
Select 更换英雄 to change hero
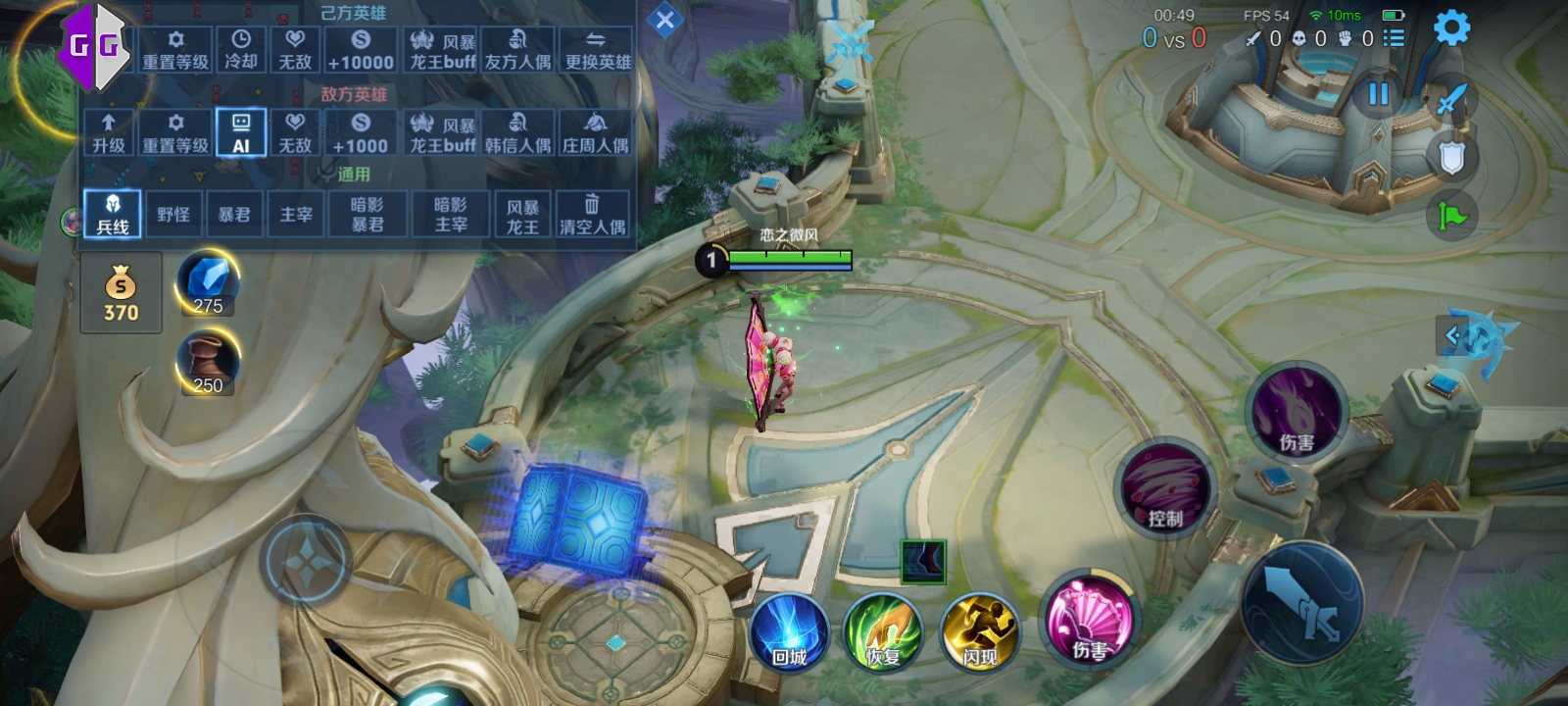597,49
